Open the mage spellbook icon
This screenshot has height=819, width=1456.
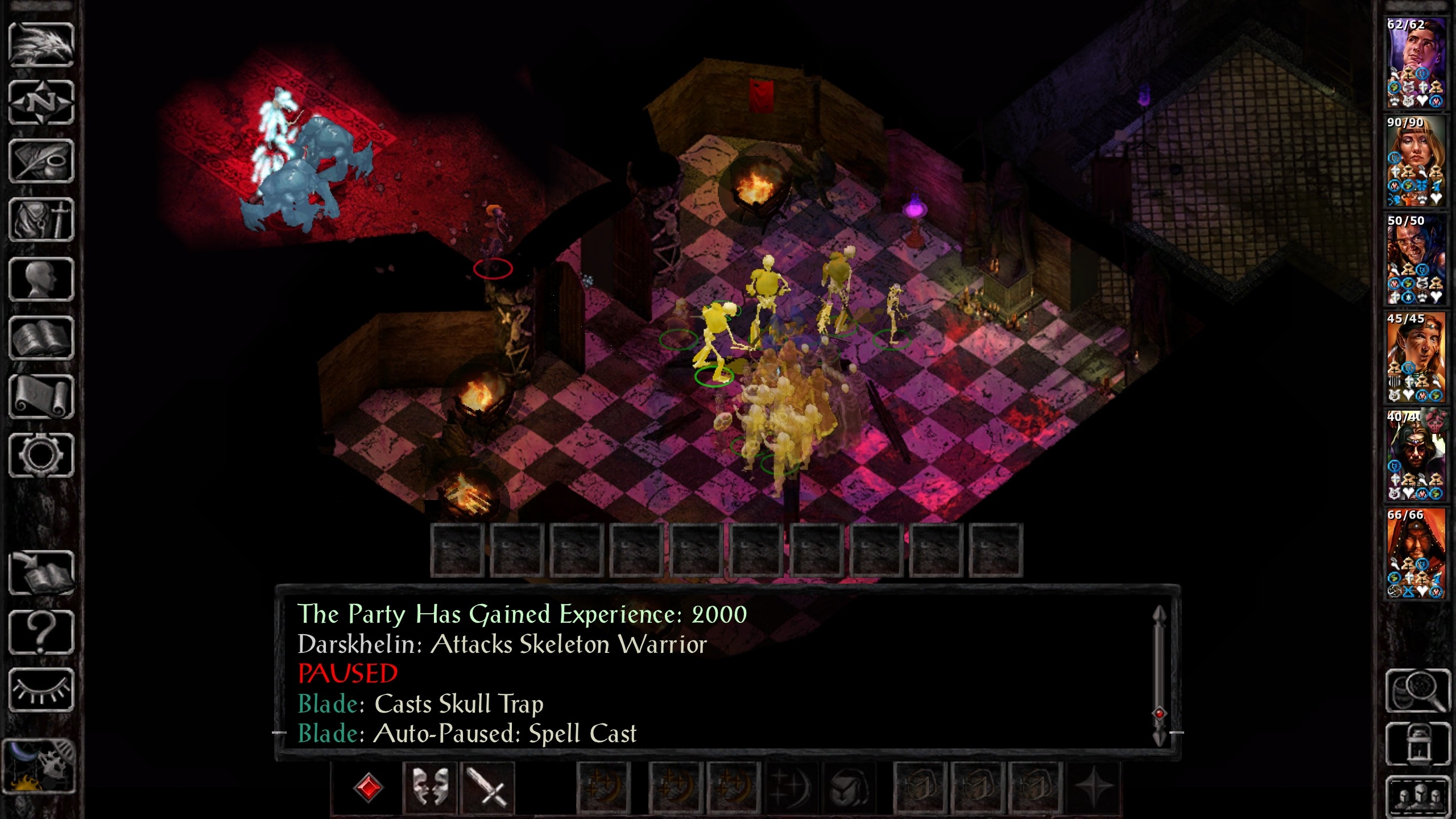[x=41, y=338]
